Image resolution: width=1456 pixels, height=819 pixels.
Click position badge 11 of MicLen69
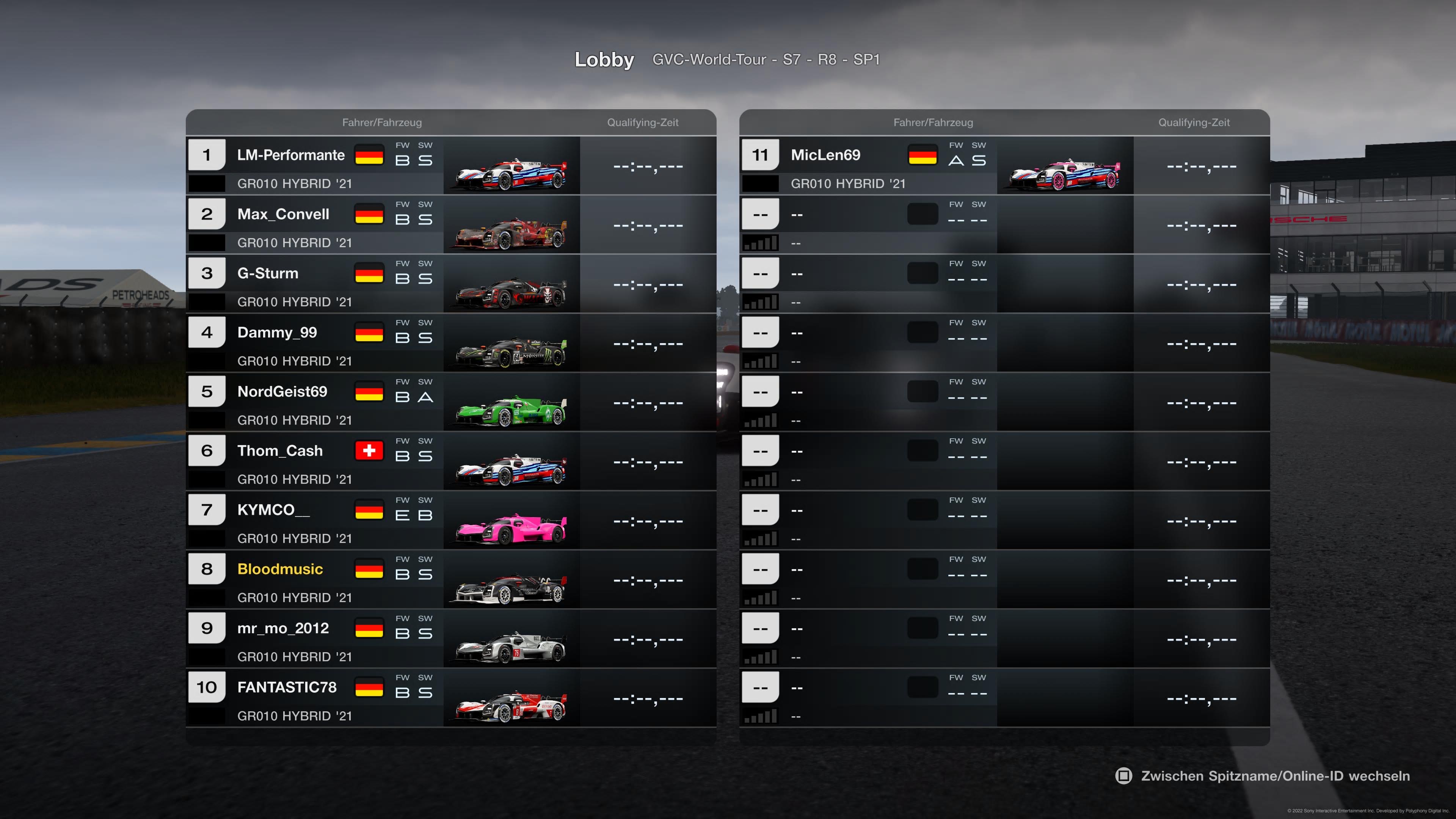tap(759, 155)
